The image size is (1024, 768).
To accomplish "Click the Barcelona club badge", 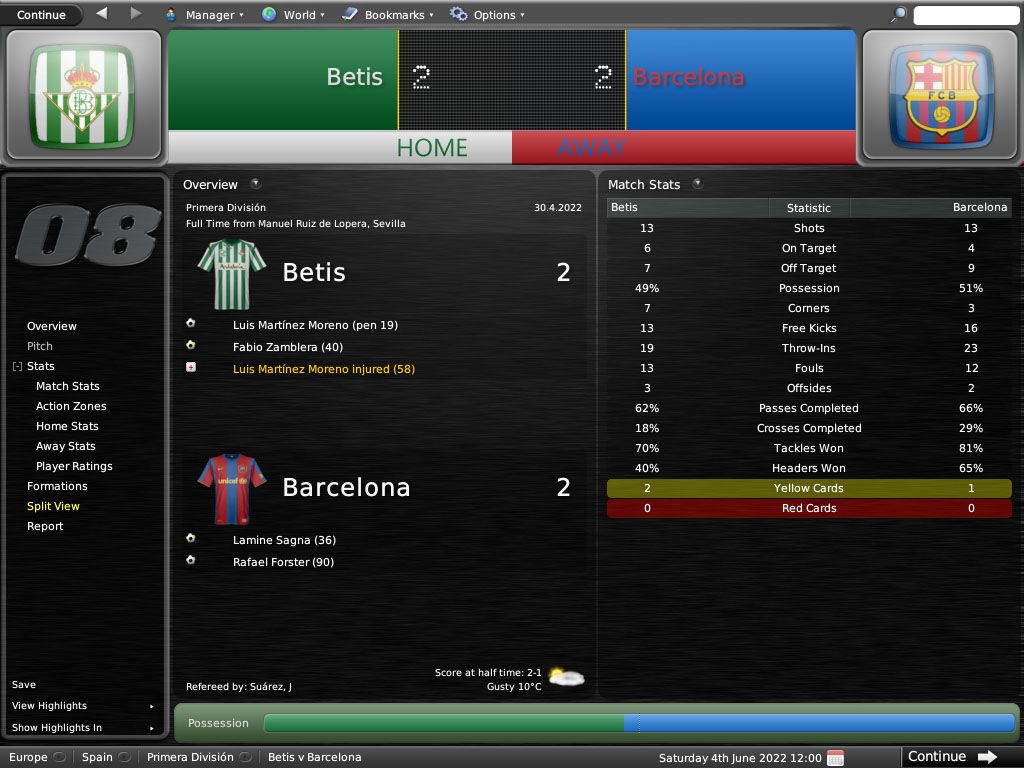I will click(941, 97).
